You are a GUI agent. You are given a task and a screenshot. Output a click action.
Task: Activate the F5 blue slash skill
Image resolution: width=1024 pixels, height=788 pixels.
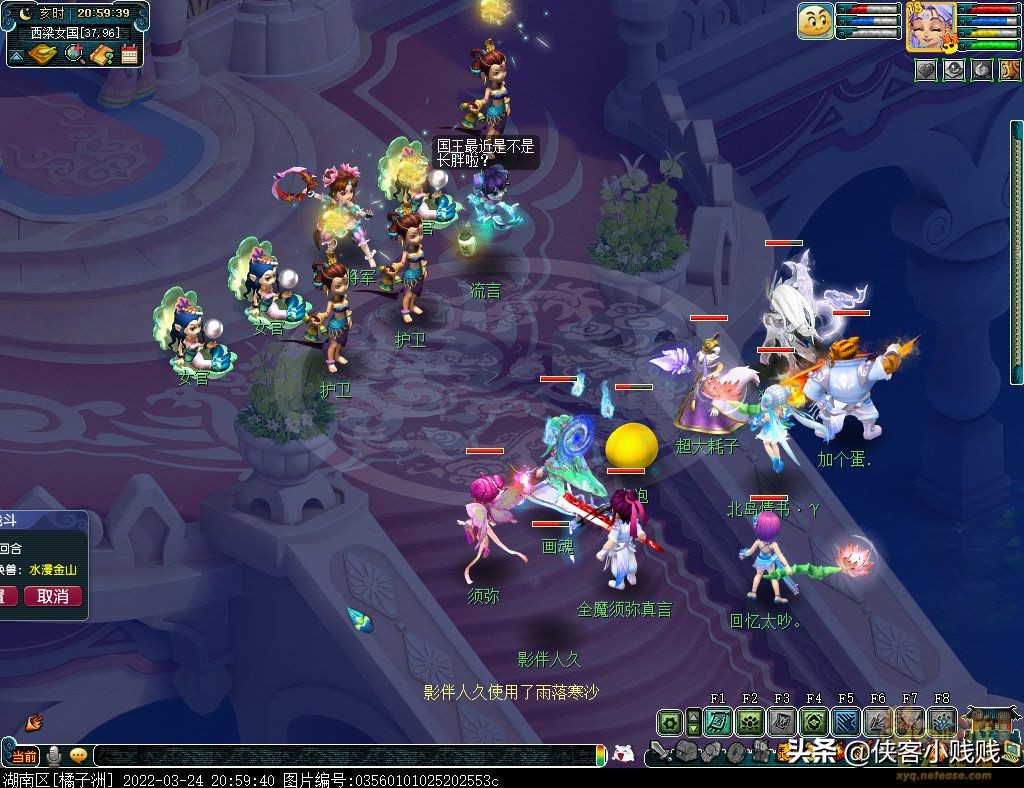point(846,721)
